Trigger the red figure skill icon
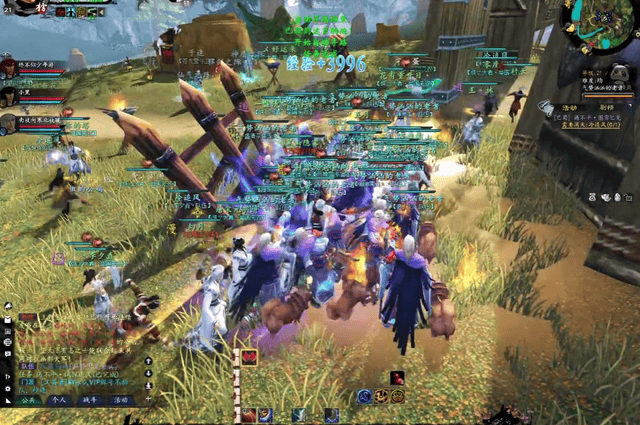The width and height of the screenshot is (640, 425). [x=397, y=378]
